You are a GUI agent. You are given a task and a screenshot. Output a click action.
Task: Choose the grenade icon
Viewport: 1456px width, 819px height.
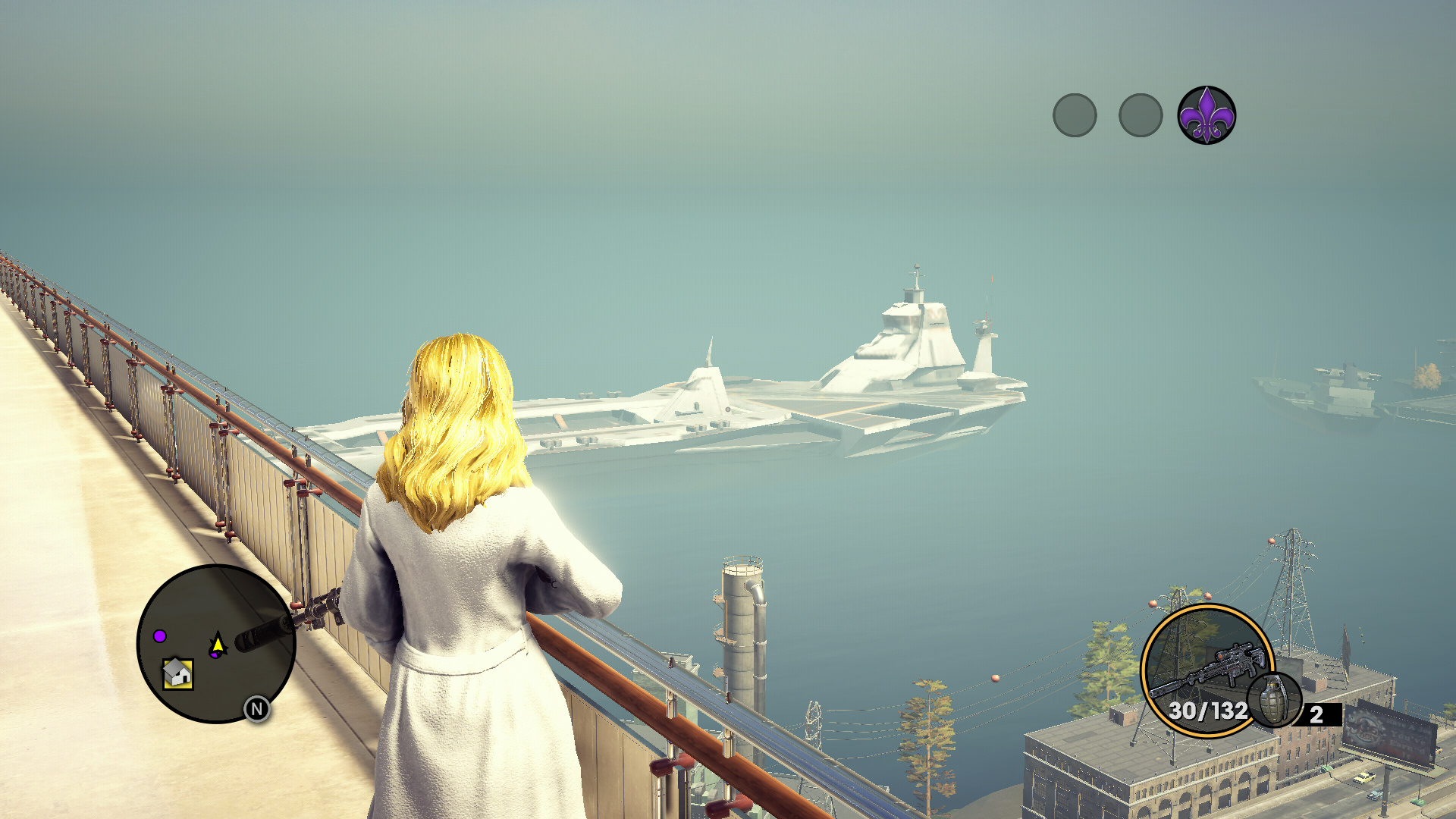click(x=1274, y=699)
